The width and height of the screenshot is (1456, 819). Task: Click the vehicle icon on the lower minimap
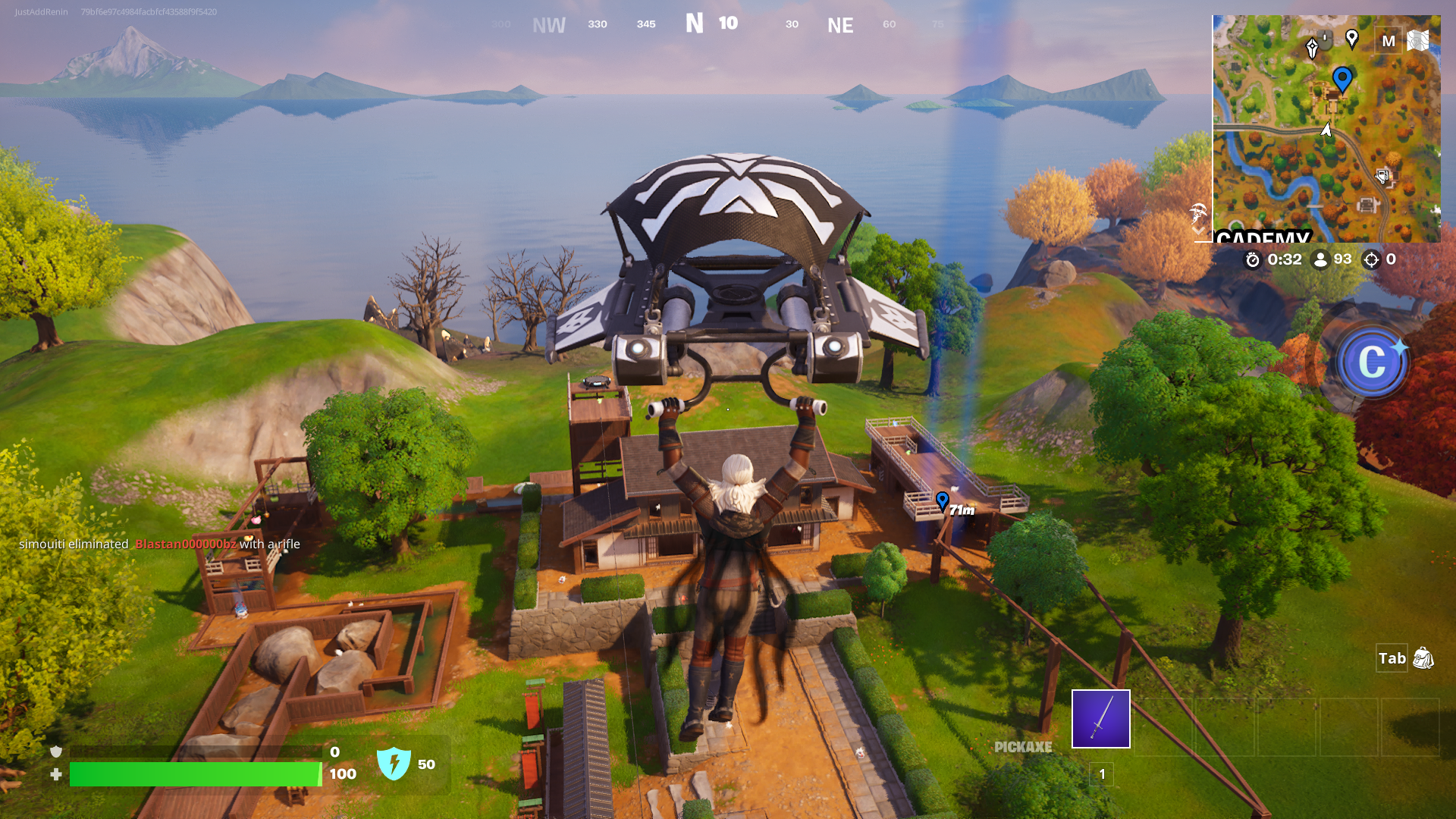[1366, 204]
